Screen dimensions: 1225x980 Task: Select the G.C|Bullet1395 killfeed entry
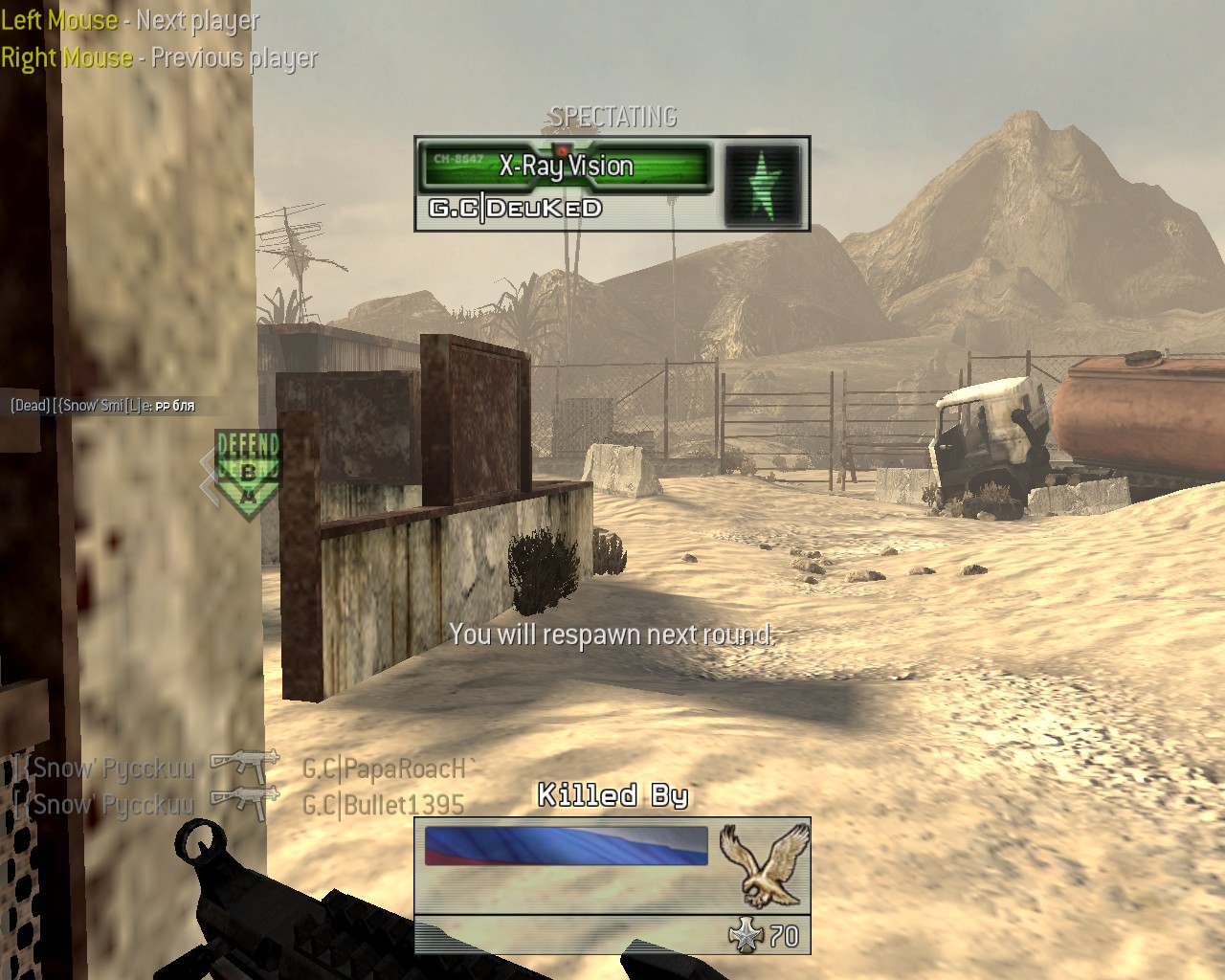[383, 805]
